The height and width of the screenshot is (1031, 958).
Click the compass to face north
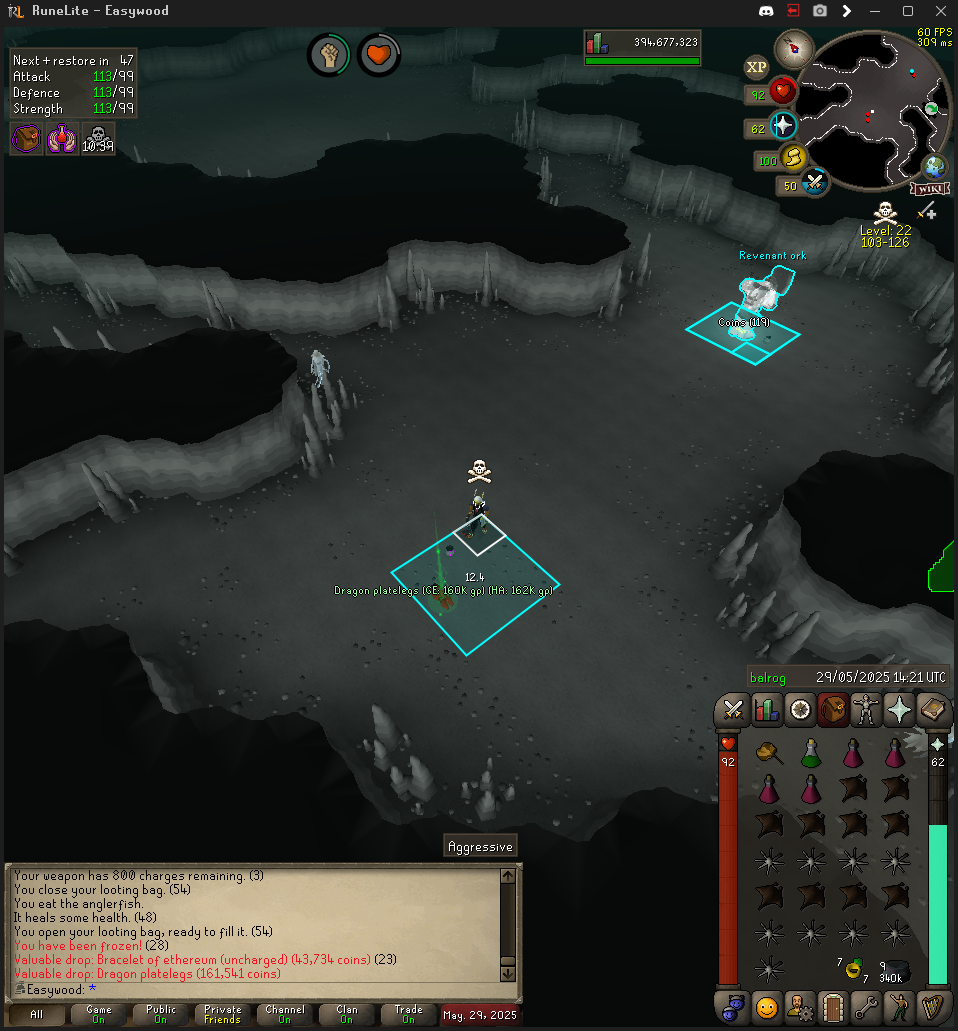pyautogui.click(x=799, y=46)
